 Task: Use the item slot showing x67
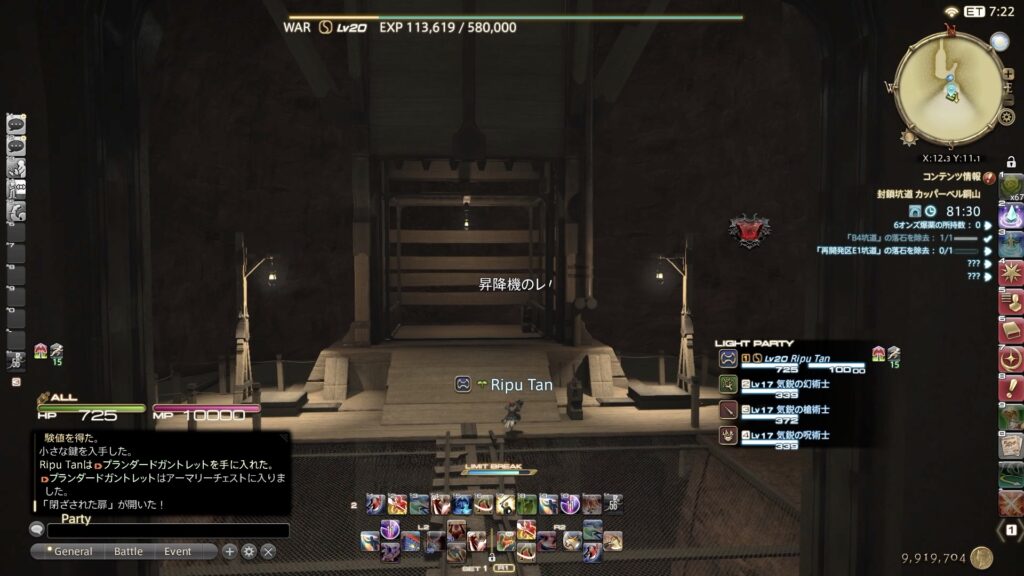[1011, 187]
